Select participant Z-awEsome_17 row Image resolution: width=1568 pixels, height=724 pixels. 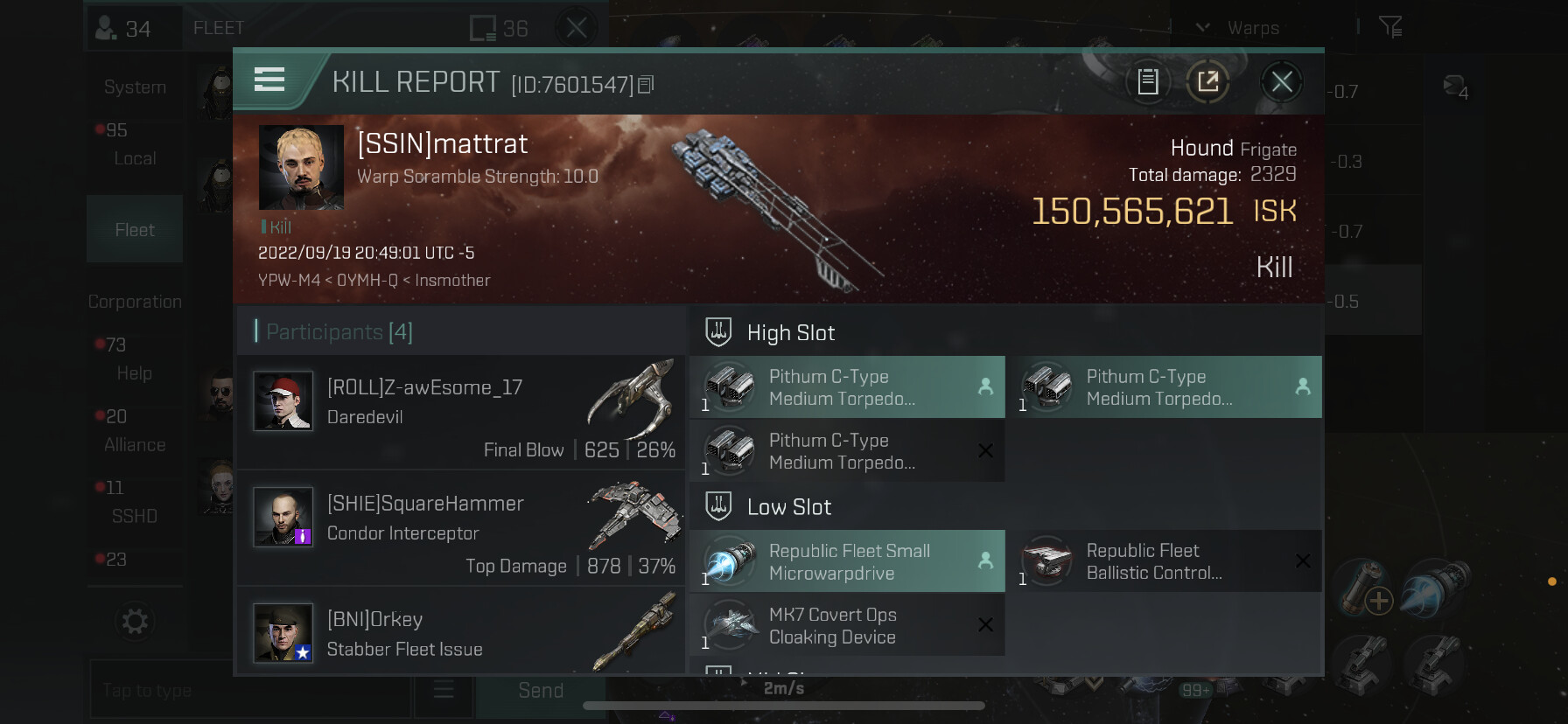tap(461, 412)
